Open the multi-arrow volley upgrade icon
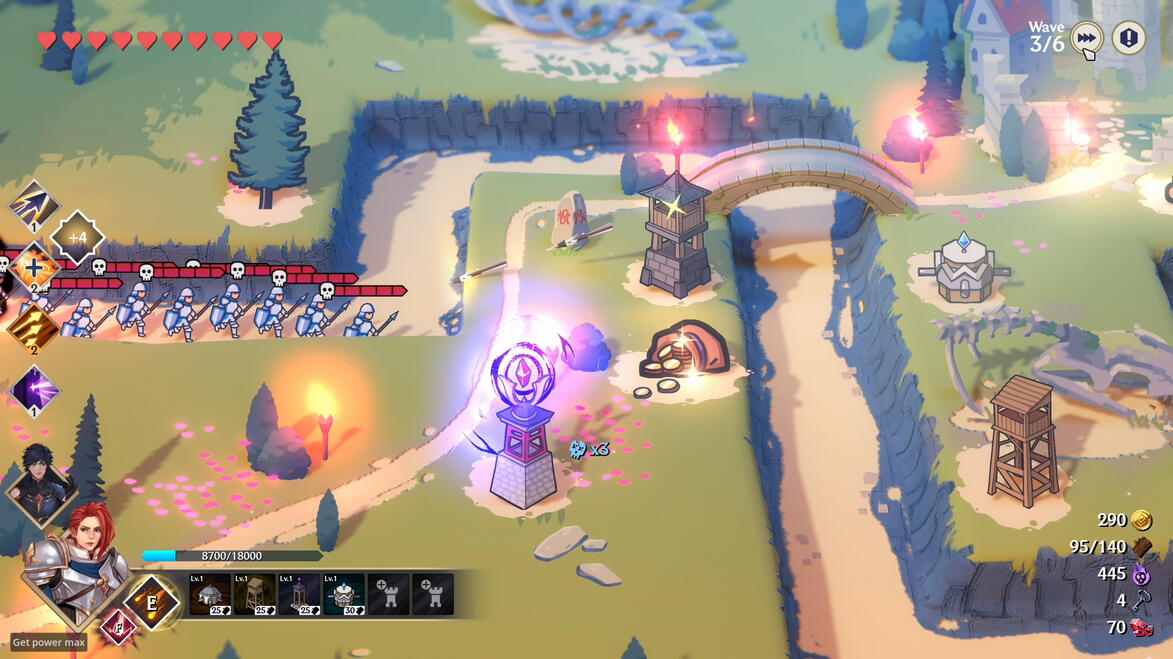 tap(35, 204)
